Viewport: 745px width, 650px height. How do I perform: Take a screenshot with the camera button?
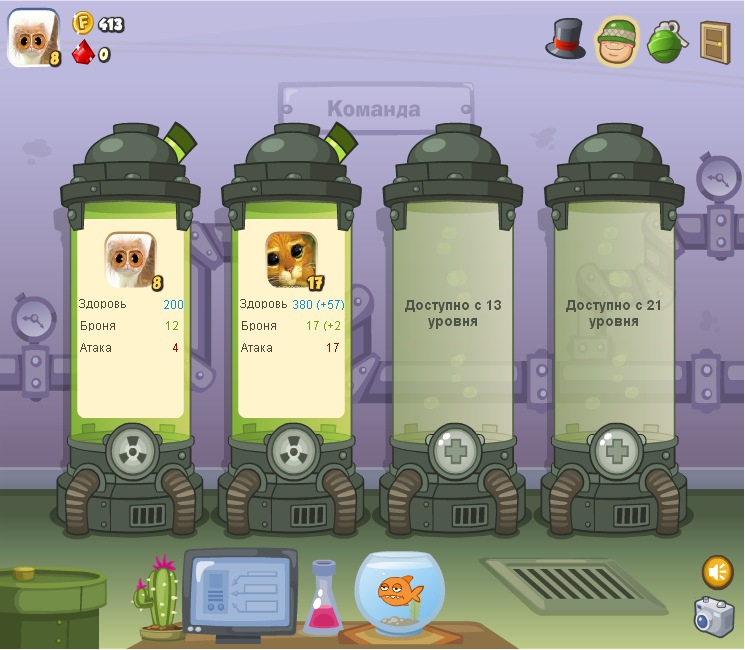click(714, 616)
